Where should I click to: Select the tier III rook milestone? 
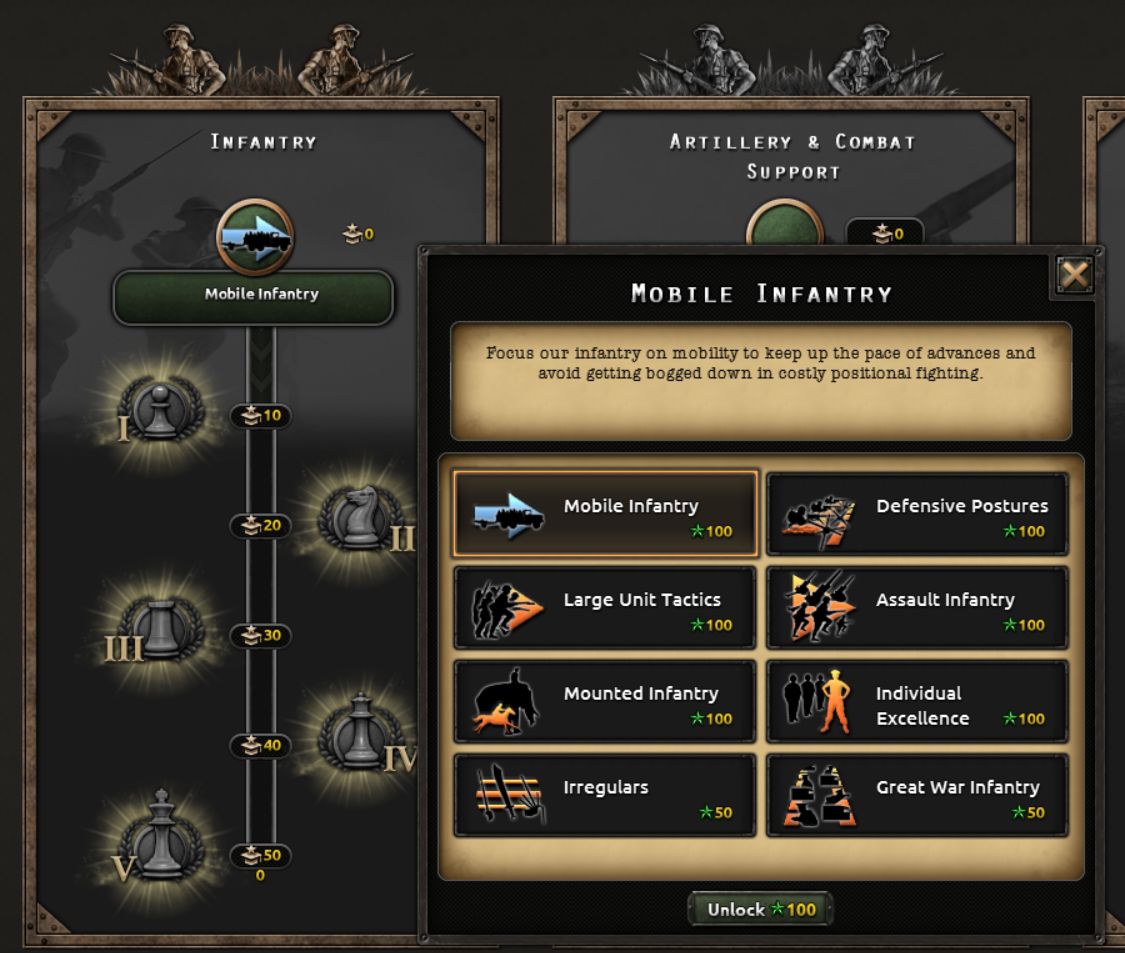tap(161, 628)
